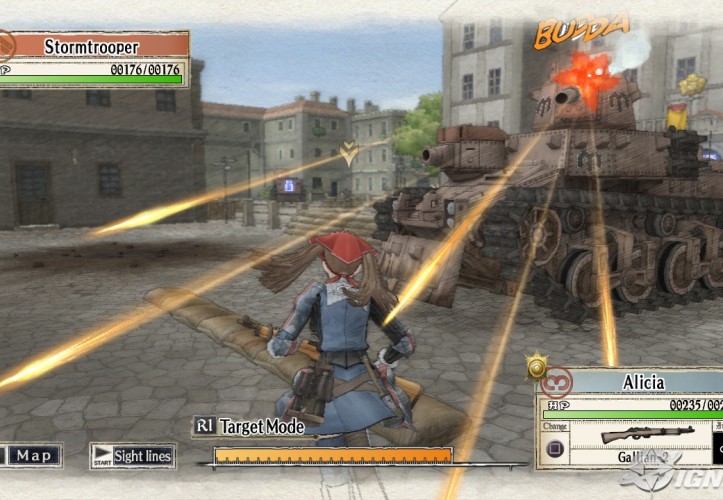The height and width of the screenshot is (500, 723).
Task: Toggle Sight lines display
Action: tap(133, 456)
